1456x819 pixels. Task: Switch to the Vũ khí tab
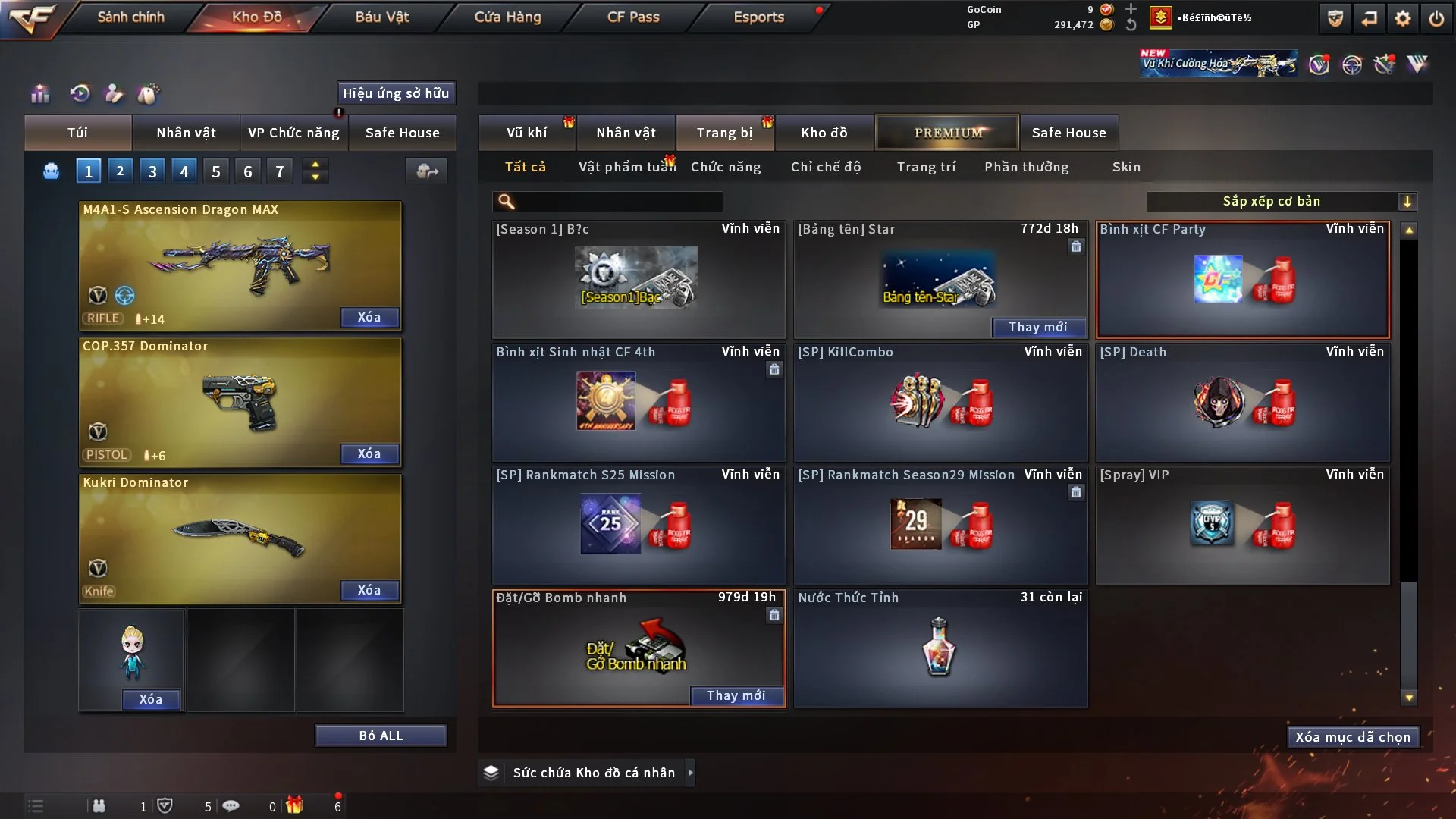pyautogui.click(x=526, y=133)
